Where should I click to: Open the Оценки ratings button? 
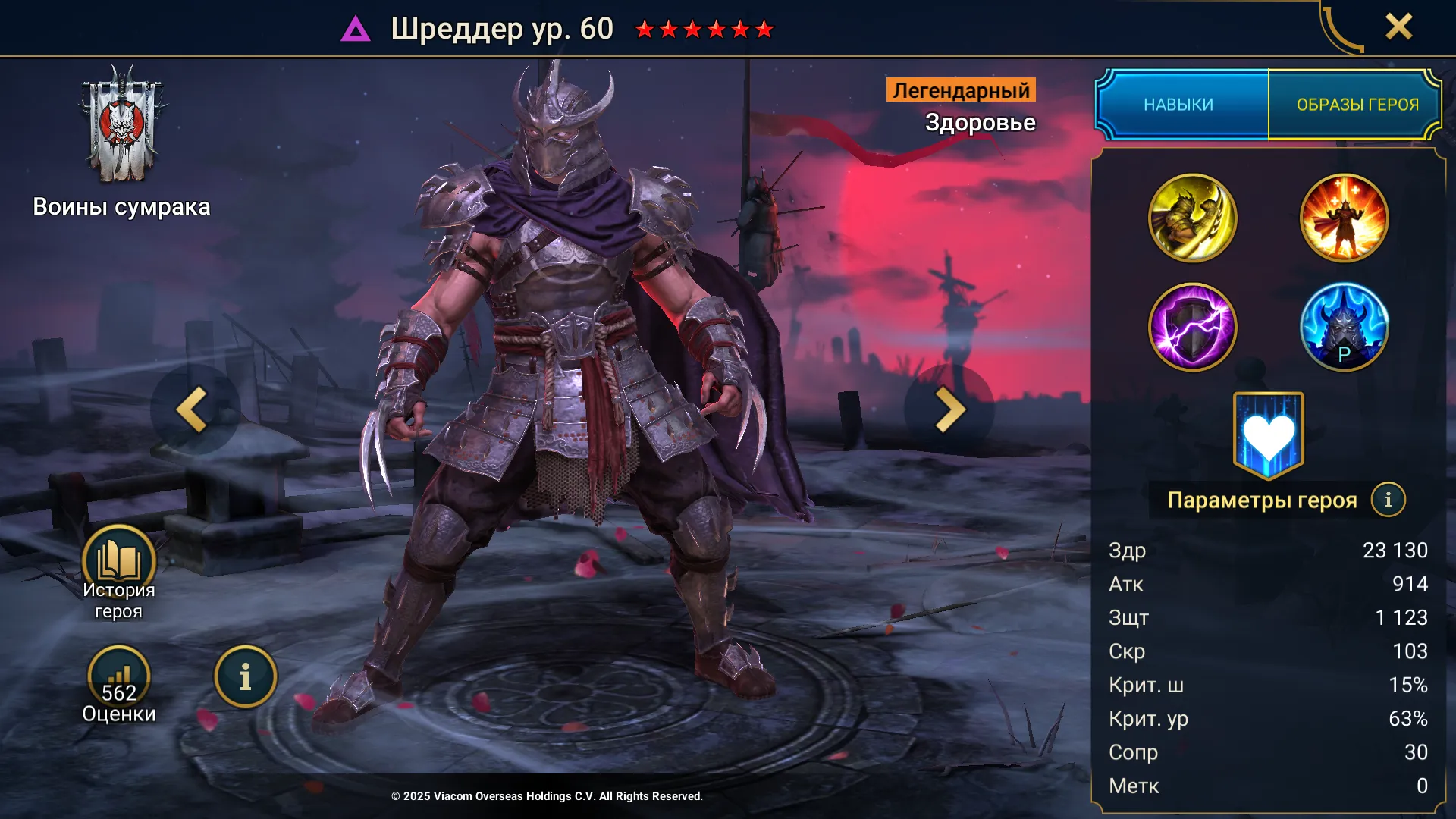click(x=119, y=677)
